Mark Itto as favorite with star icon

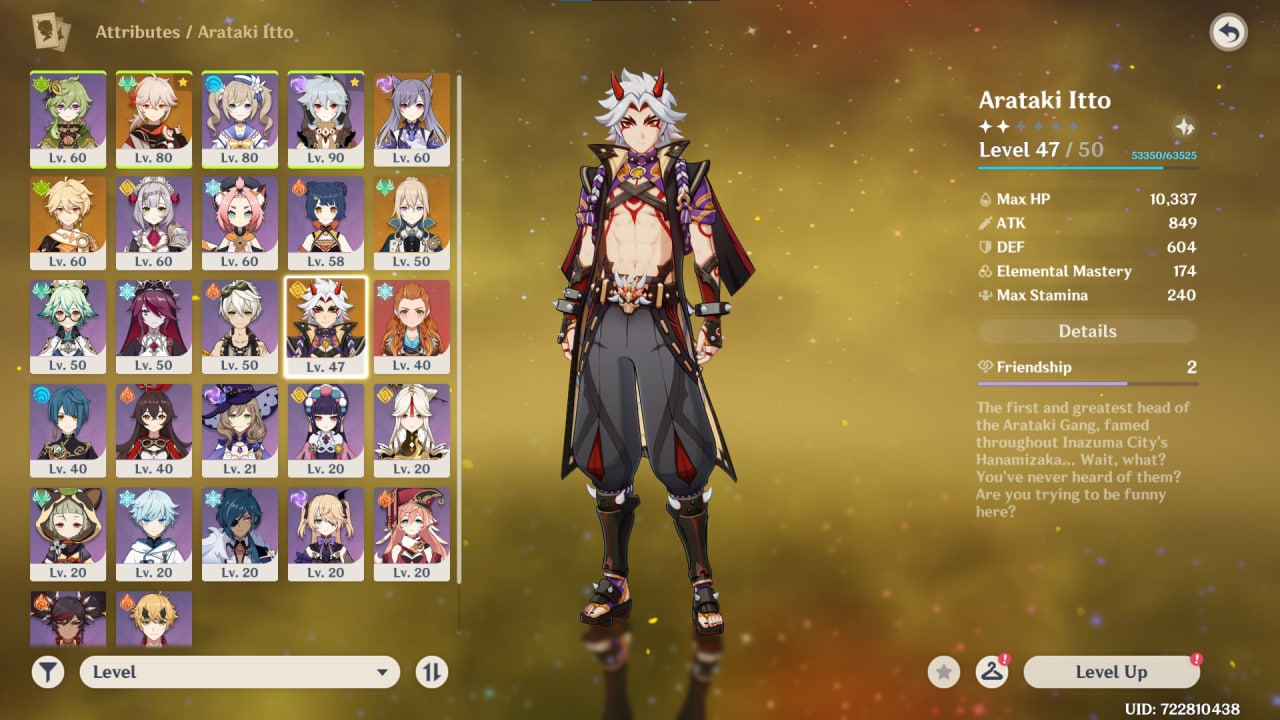tap(943, 672)
